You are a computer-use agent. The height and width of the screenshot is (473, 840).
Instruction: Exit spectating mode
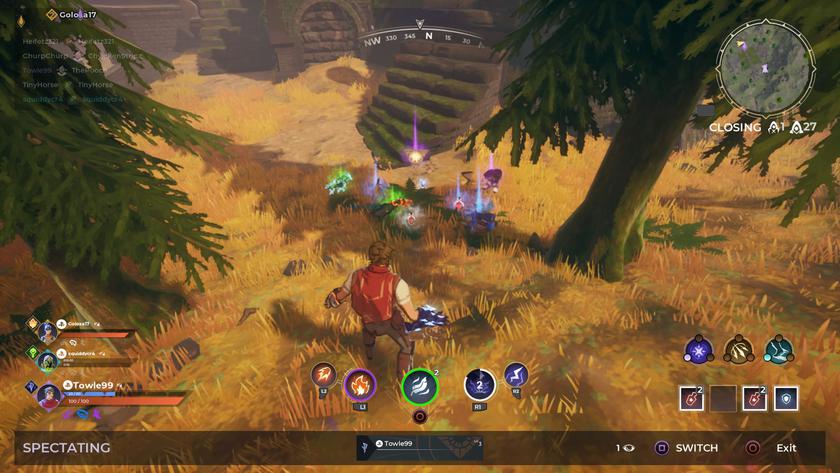point(786,448)
